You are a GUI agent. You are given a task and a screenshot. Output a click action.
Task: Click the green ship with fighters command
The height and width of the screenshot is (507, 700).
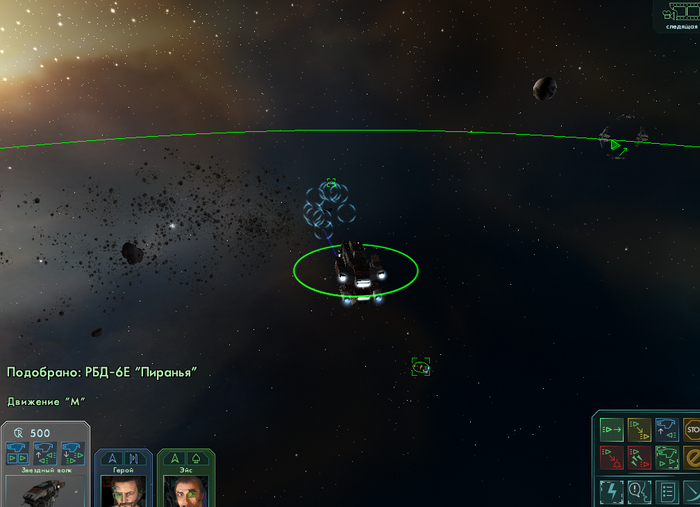[667, 458]
